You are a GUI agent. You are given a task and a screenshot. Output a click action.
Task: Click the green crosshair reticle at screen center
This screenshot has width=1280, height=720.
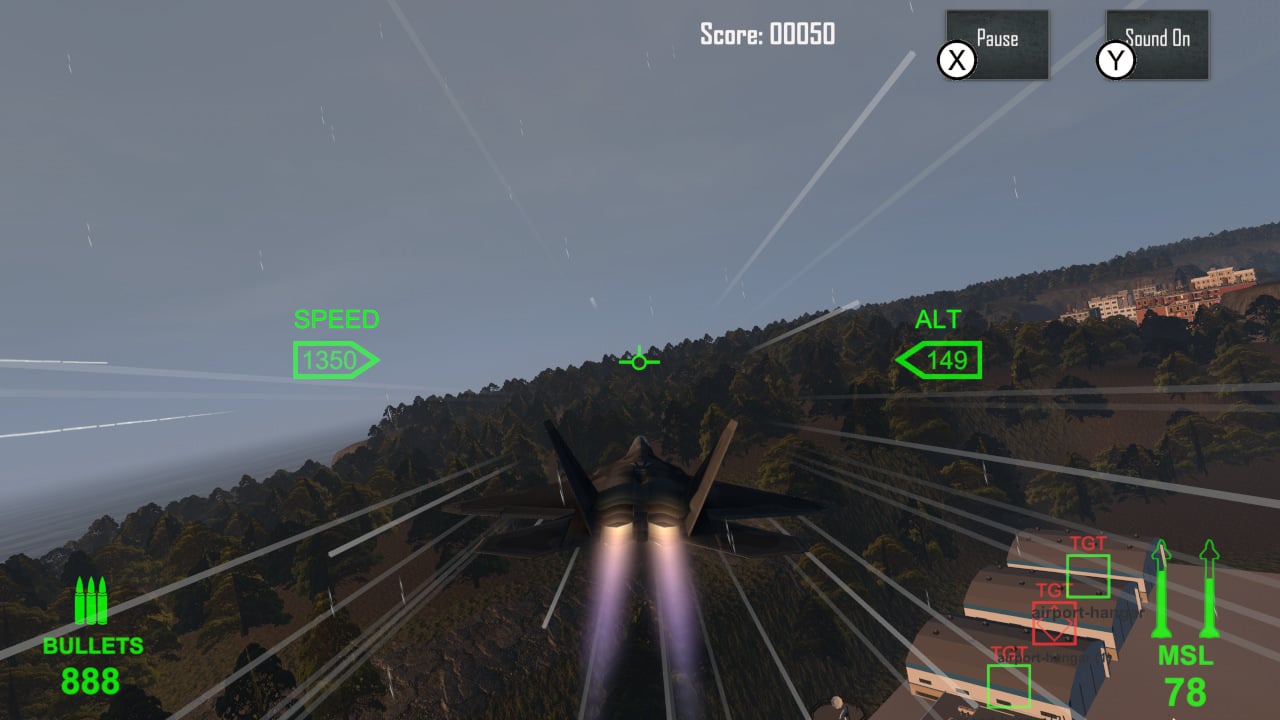click(638, 360)
